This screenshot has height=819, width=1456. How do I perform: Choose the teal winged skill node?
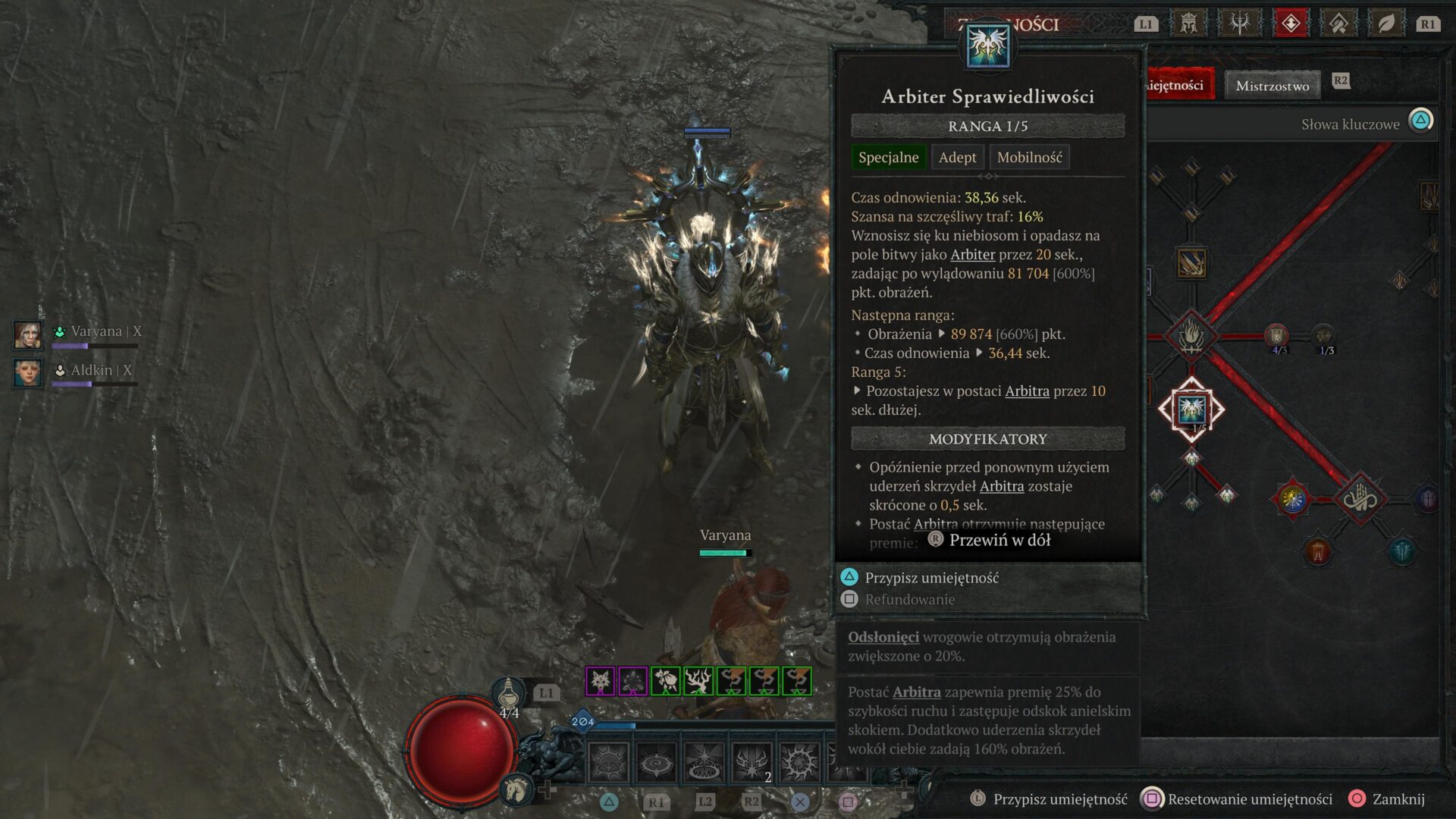1401,551
